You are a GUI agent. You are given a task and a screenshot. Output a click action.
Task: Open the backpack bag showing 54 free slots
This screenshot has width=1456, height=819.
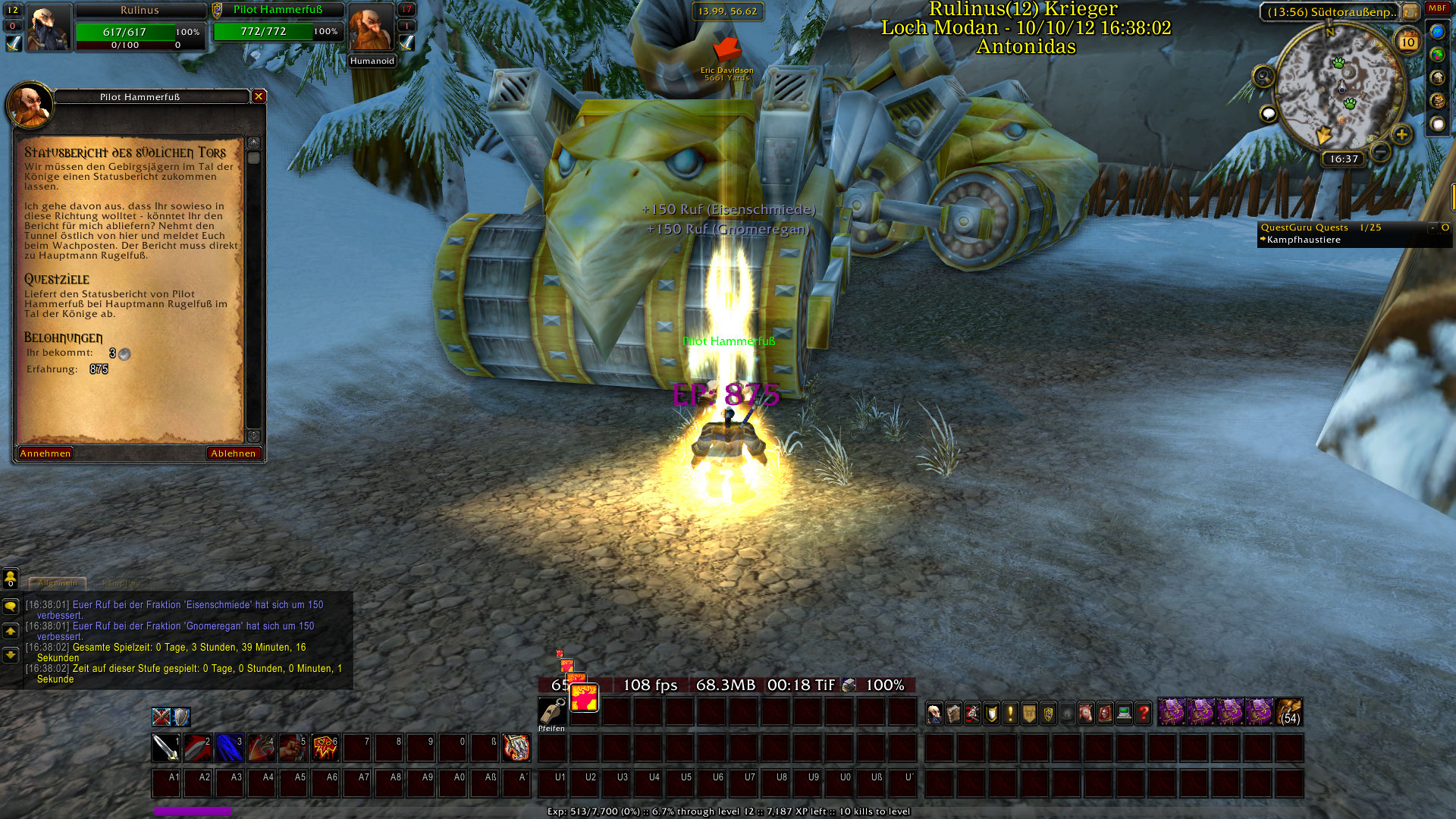point(1289,713)
